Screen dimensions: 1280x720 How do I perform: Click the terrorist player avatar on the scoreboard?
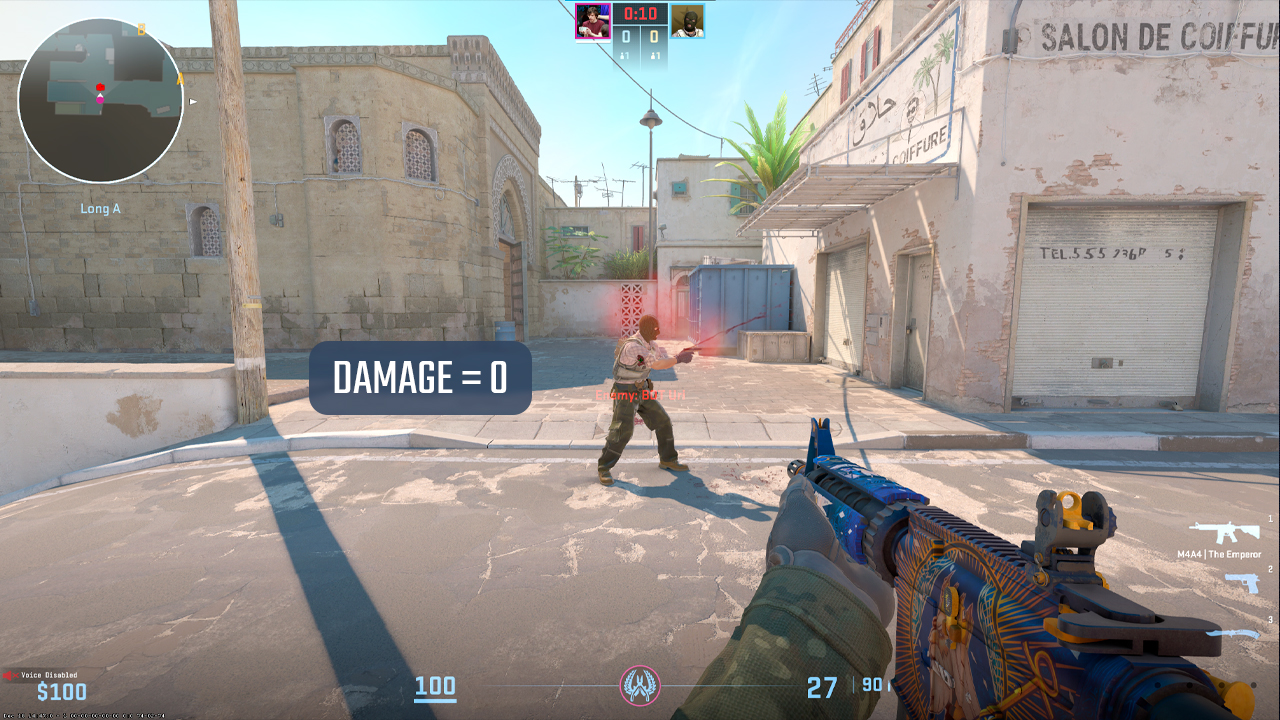pyautogui.click(x=687, y=21)
